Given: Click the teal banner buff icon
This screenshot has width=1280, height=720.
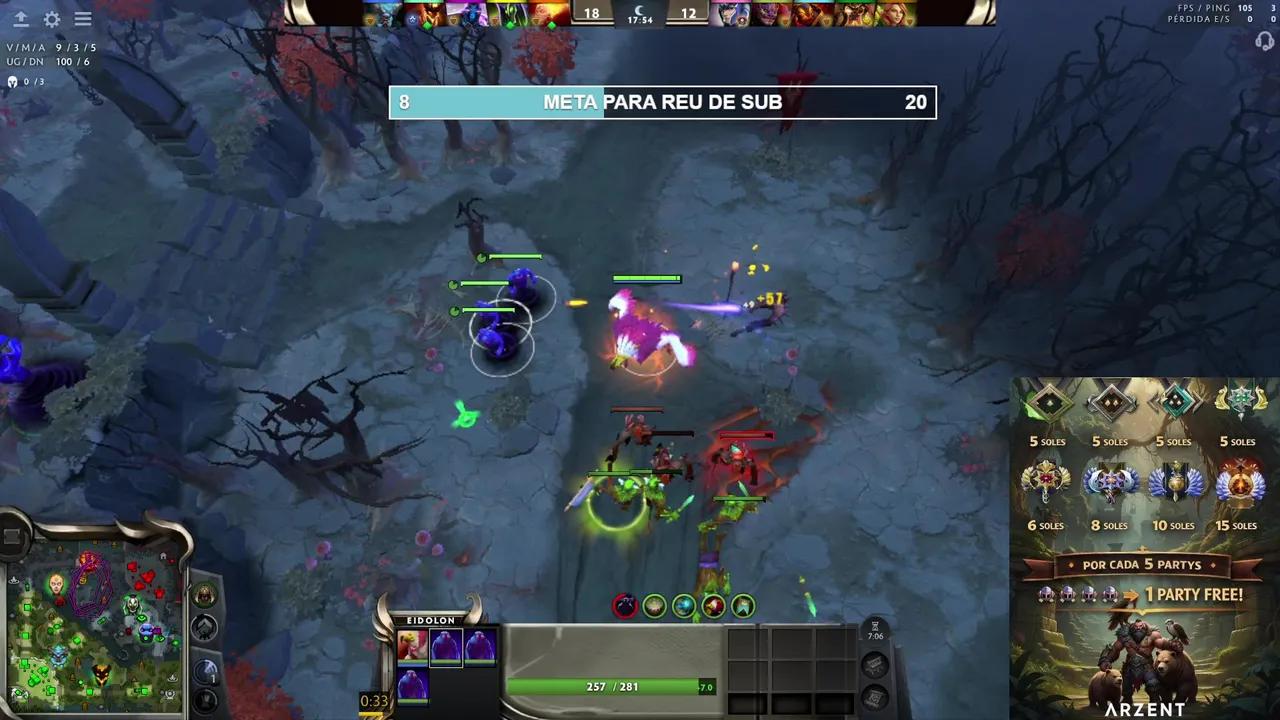Looking at the screenshot, I should point(742,606).
